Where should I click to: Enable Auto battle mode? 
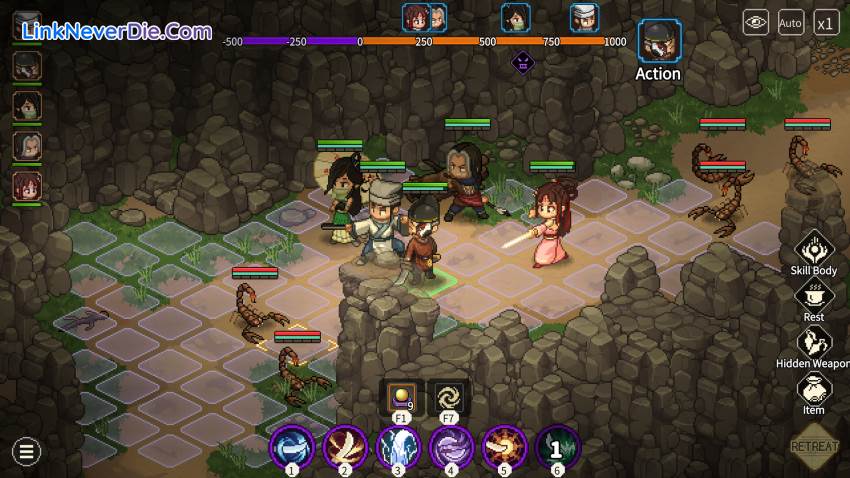click(790, 22)
